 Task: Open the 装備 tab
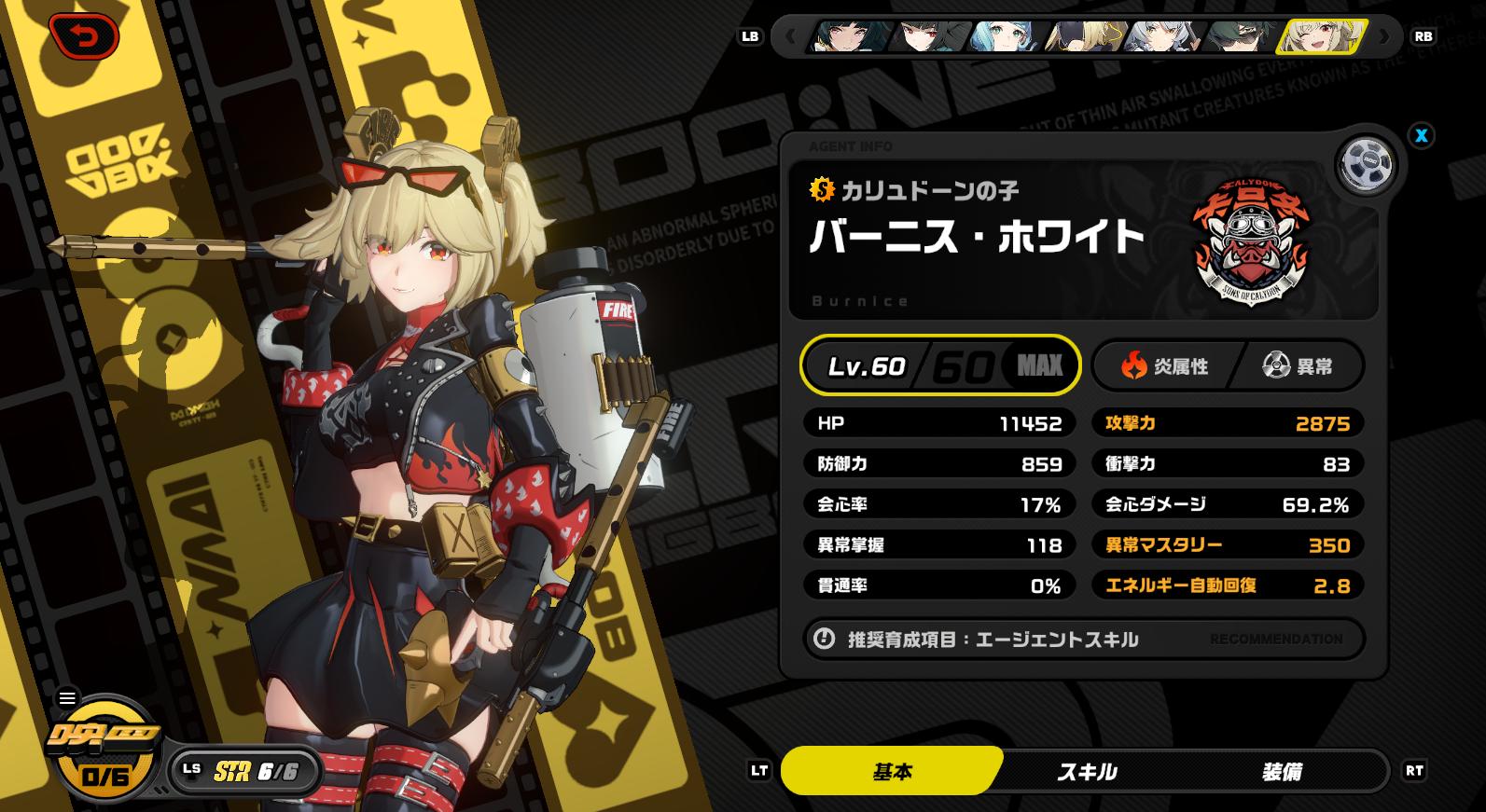(x=1282, y=772)
